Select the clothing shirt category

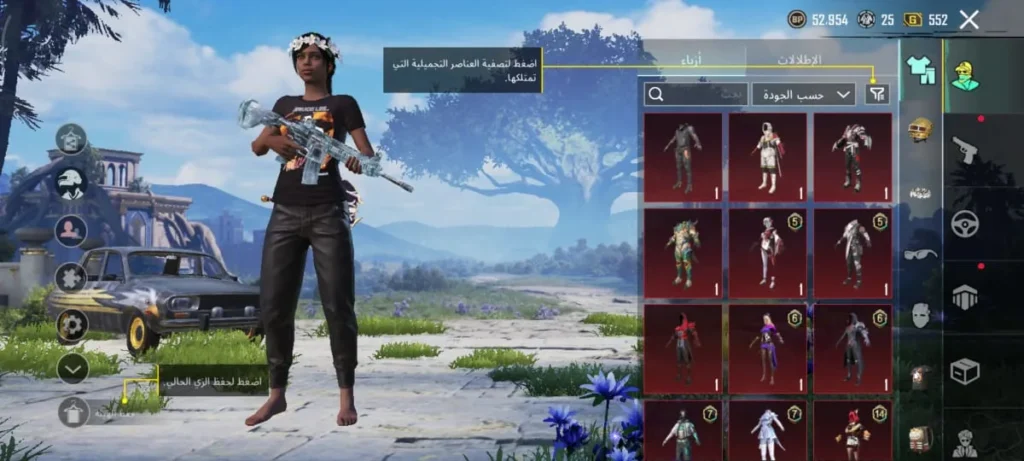pyautogui.click(x=920, y=69)
